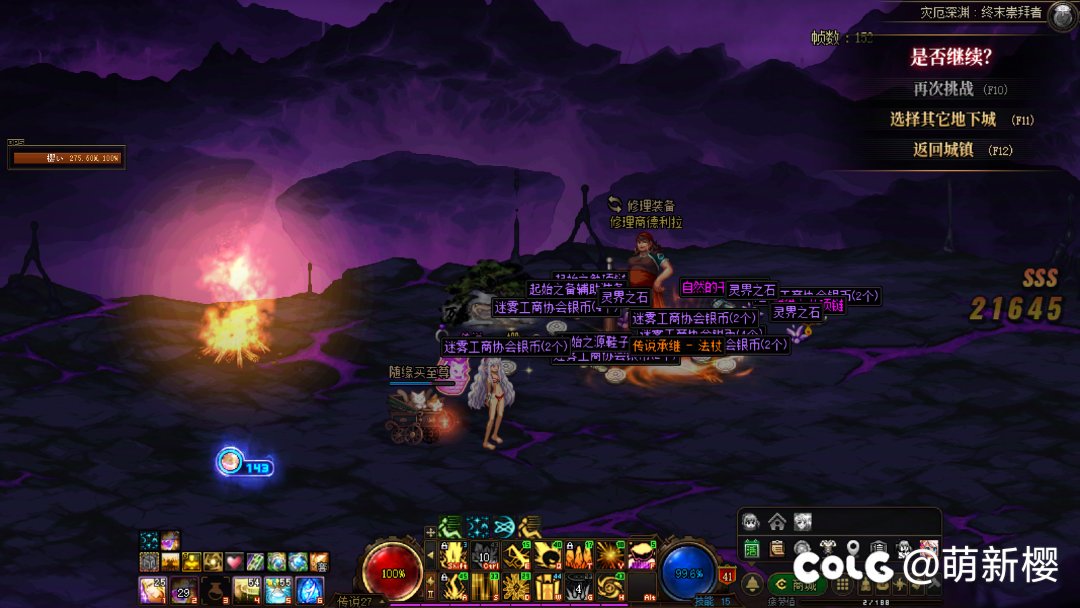Click the repair NPC label 修理商德利拉
Viewport: 1080px width, 608px height.
[x=646, y=222]
